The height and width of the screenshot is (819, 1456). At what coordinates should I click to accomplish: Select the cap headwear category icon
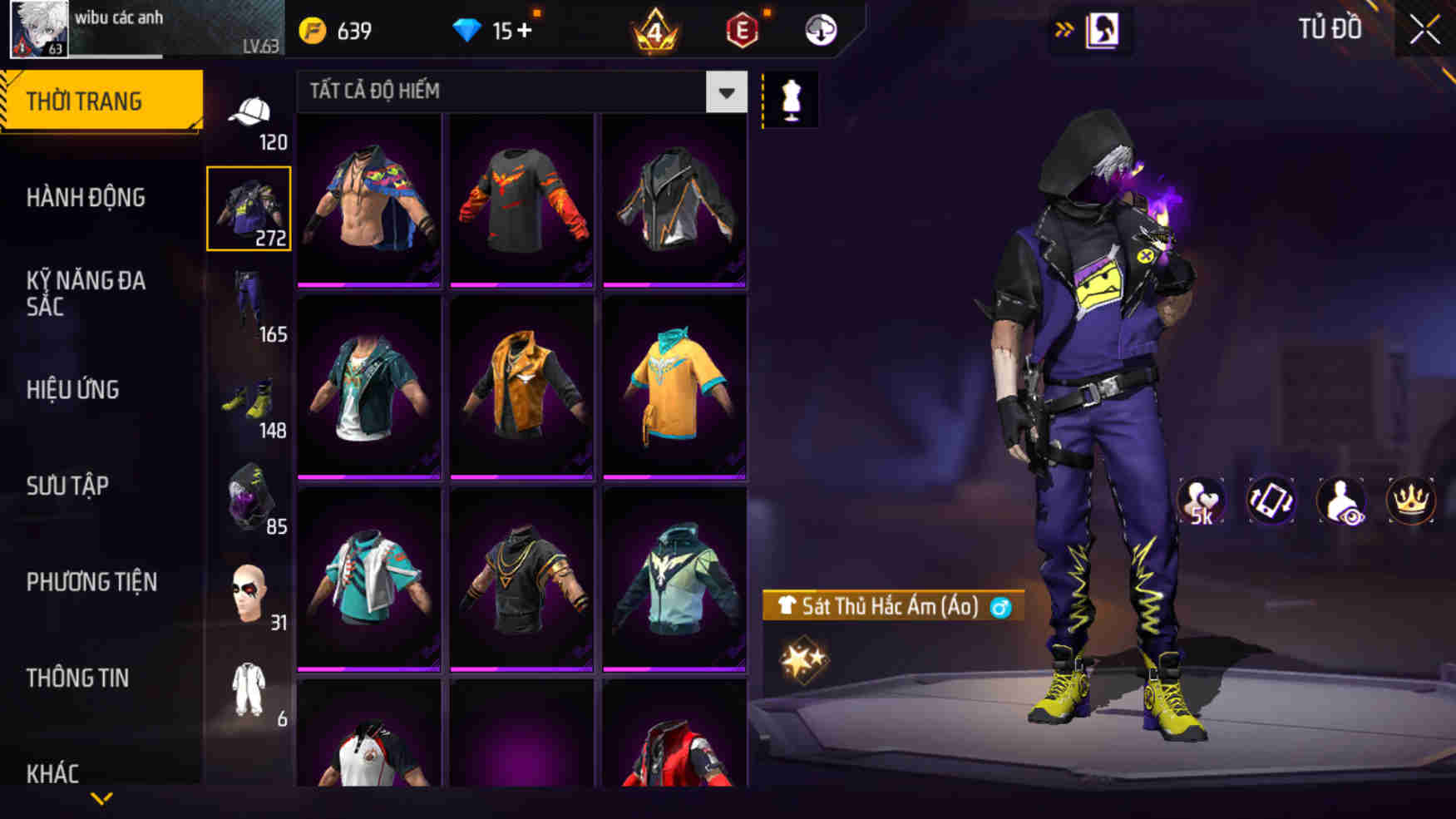click(x=250, y=112)
